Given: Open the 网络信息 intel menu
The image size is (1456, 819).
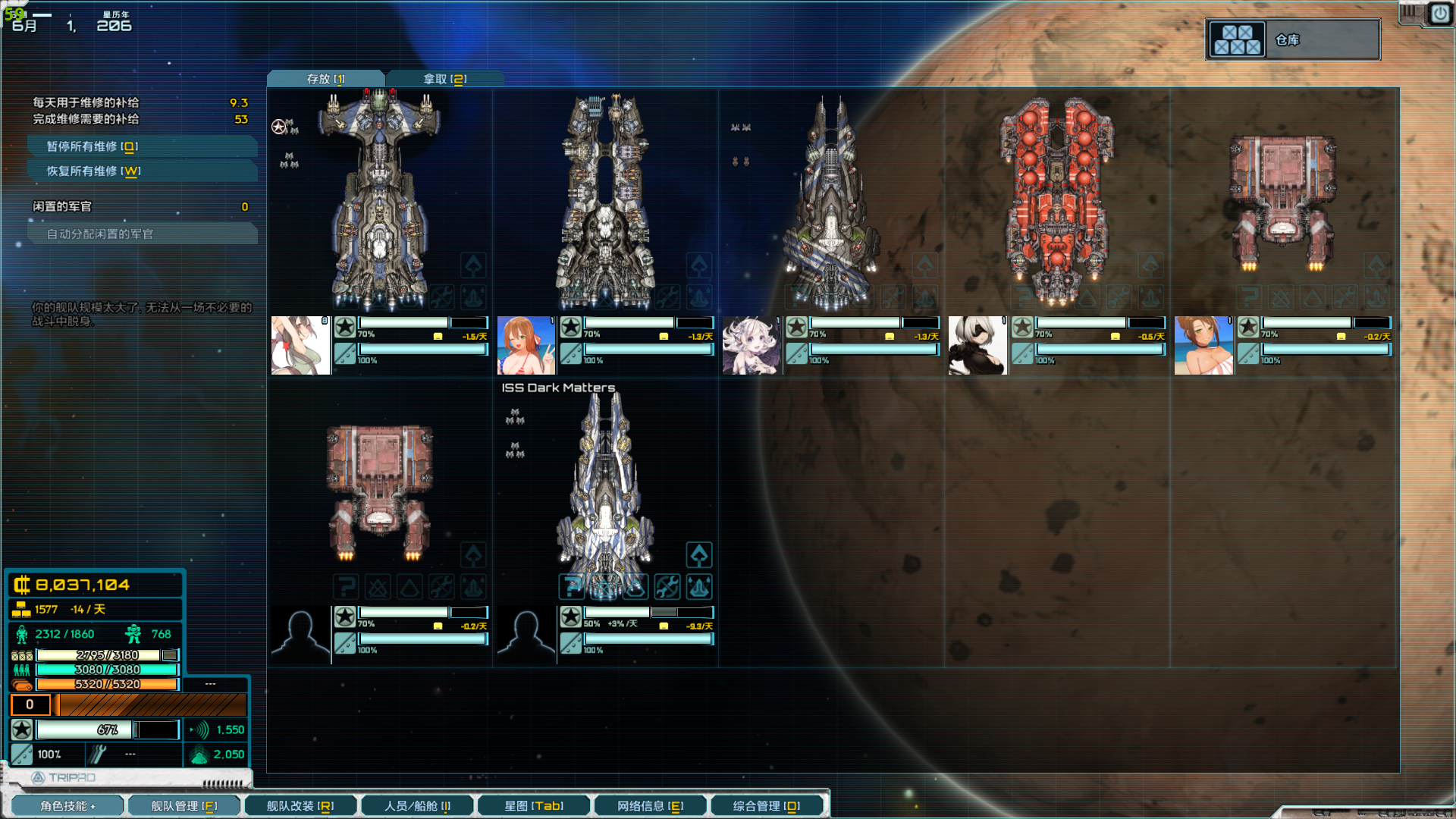Looking at the screenshot, I should point(650,805).
